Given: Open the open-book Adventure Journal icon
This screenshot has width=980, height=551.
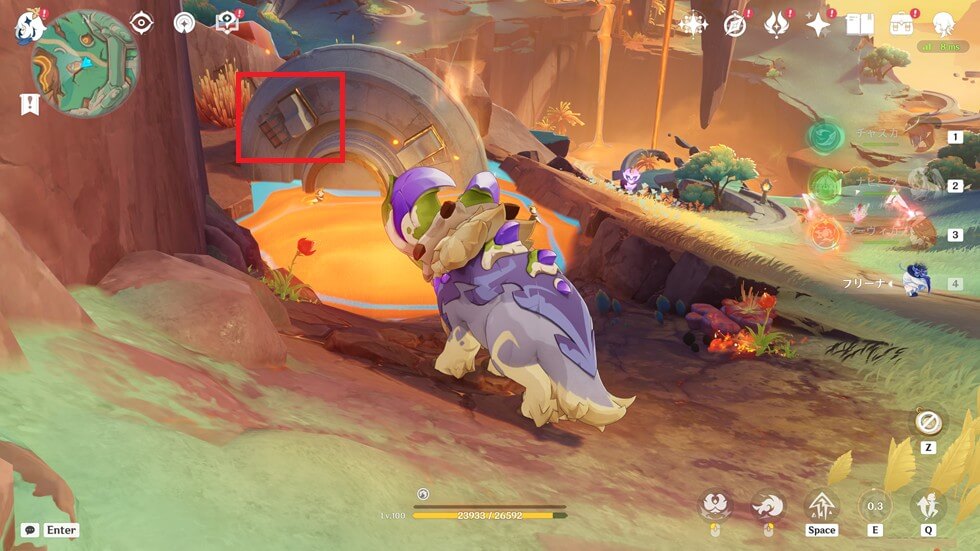Looking at the screenshot, I should pyautogui.click(x=859, y=25).
